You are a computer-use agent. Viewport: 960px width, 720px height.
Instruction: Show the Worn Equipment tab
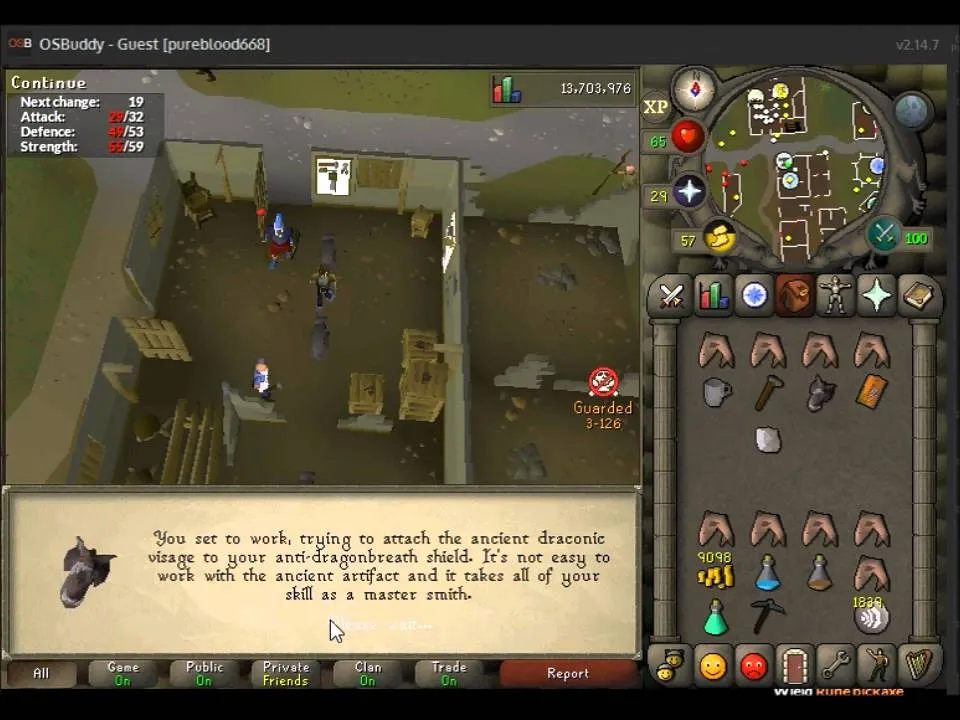[835, 297]
